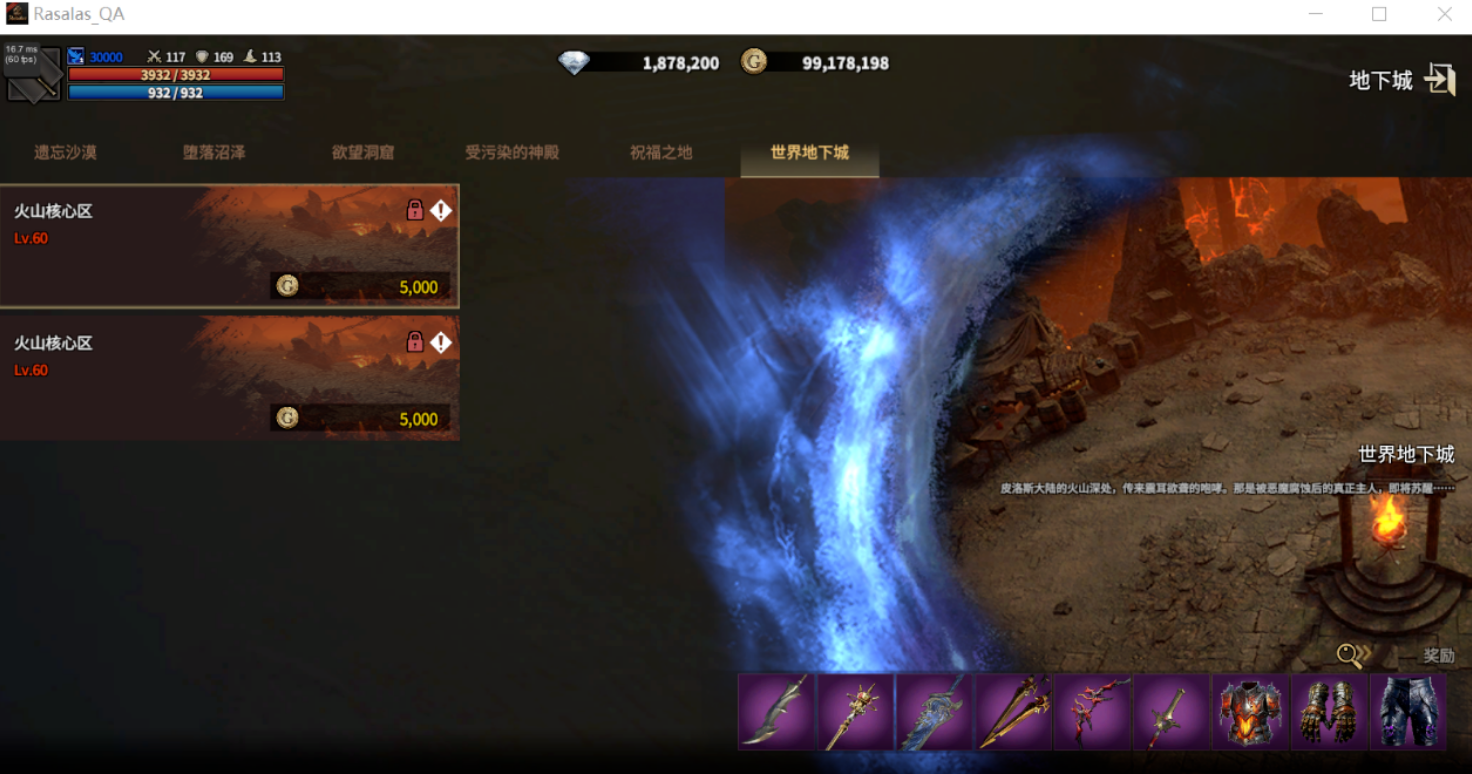Click the character portrait icon

click(x=33, y=74)
